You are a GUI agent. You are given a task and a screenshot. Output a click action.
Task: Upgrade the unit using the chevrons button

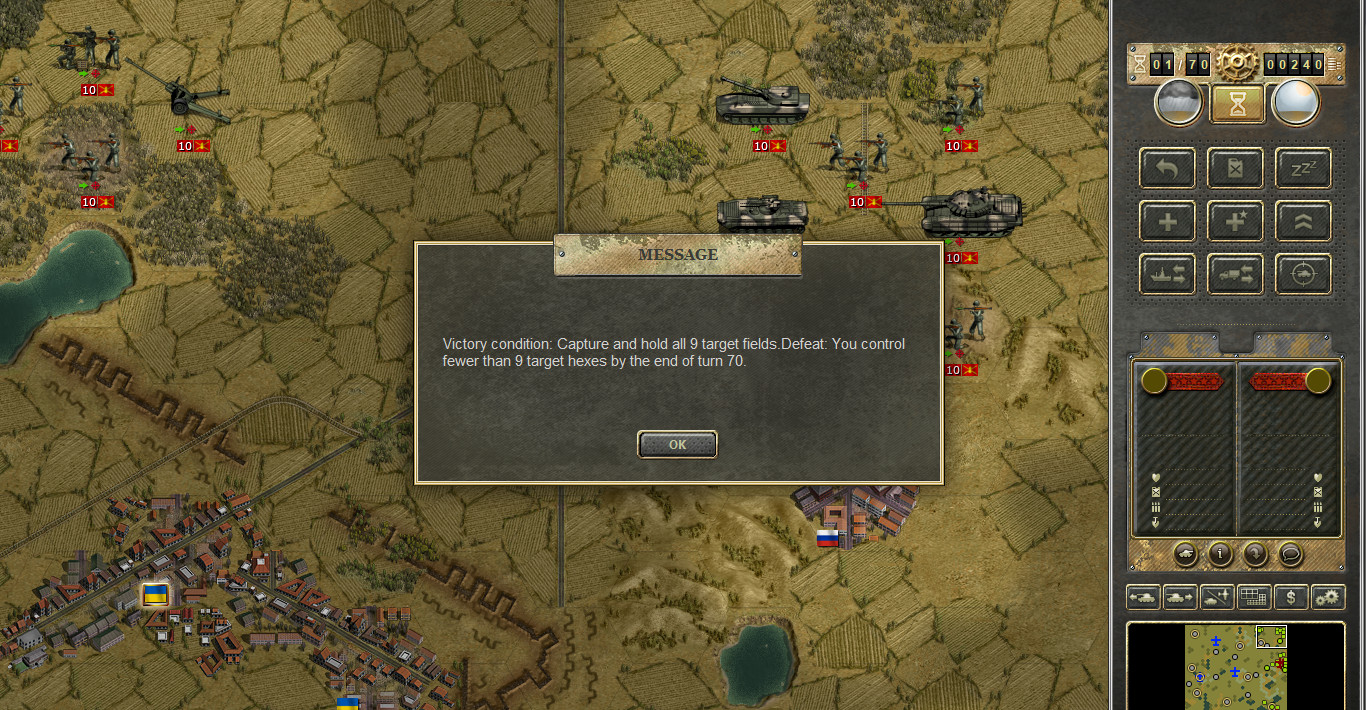[x=1303, y=221]
